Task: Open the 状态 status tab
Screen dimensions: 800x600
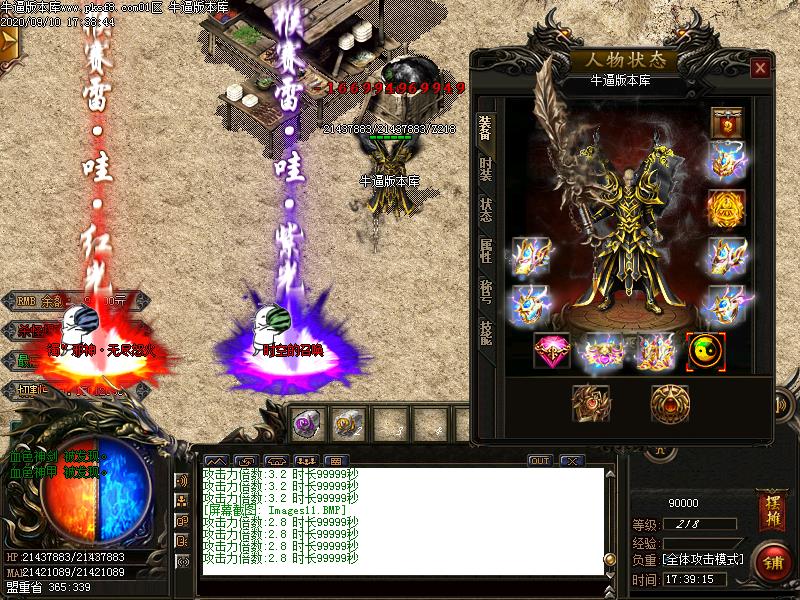Action: click(x=486, y=209)
